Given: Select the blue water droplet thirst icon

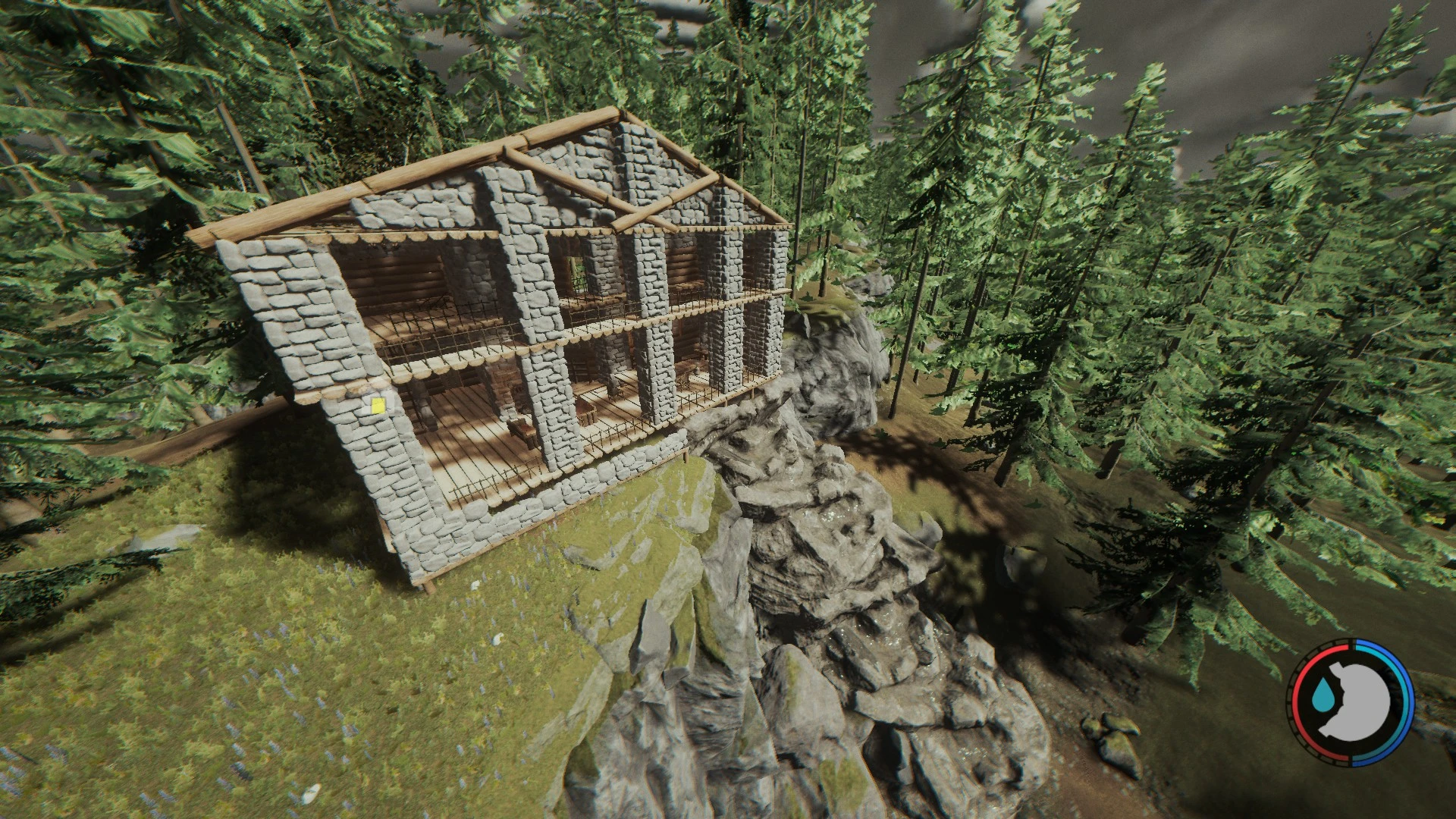Looking at the screenshot, I should [1324, 696].
